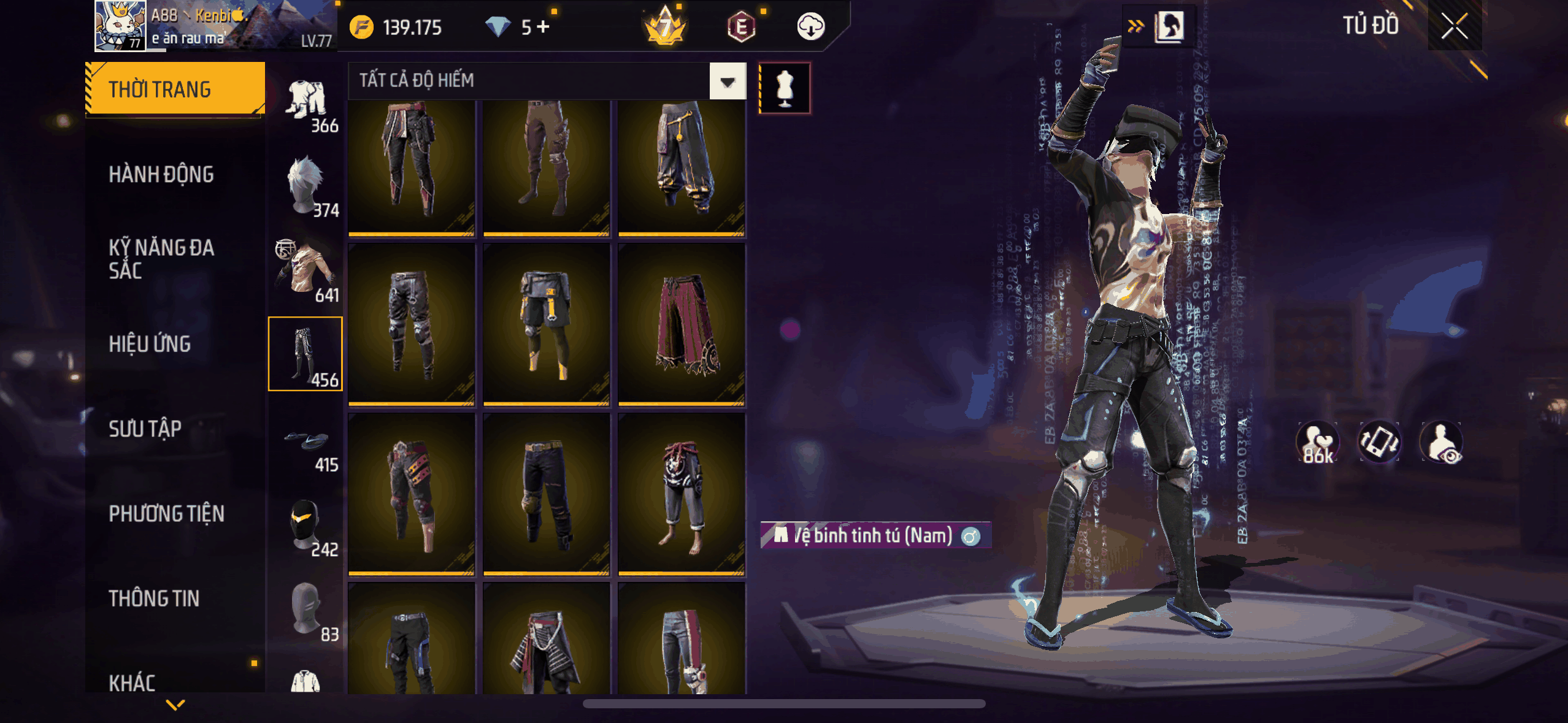The height and width of the screenshot is (723, 1568).
Task: Open the TẤT CẢ ĐỘ HIẾM rarity dropdown
Action: (728, 81)
